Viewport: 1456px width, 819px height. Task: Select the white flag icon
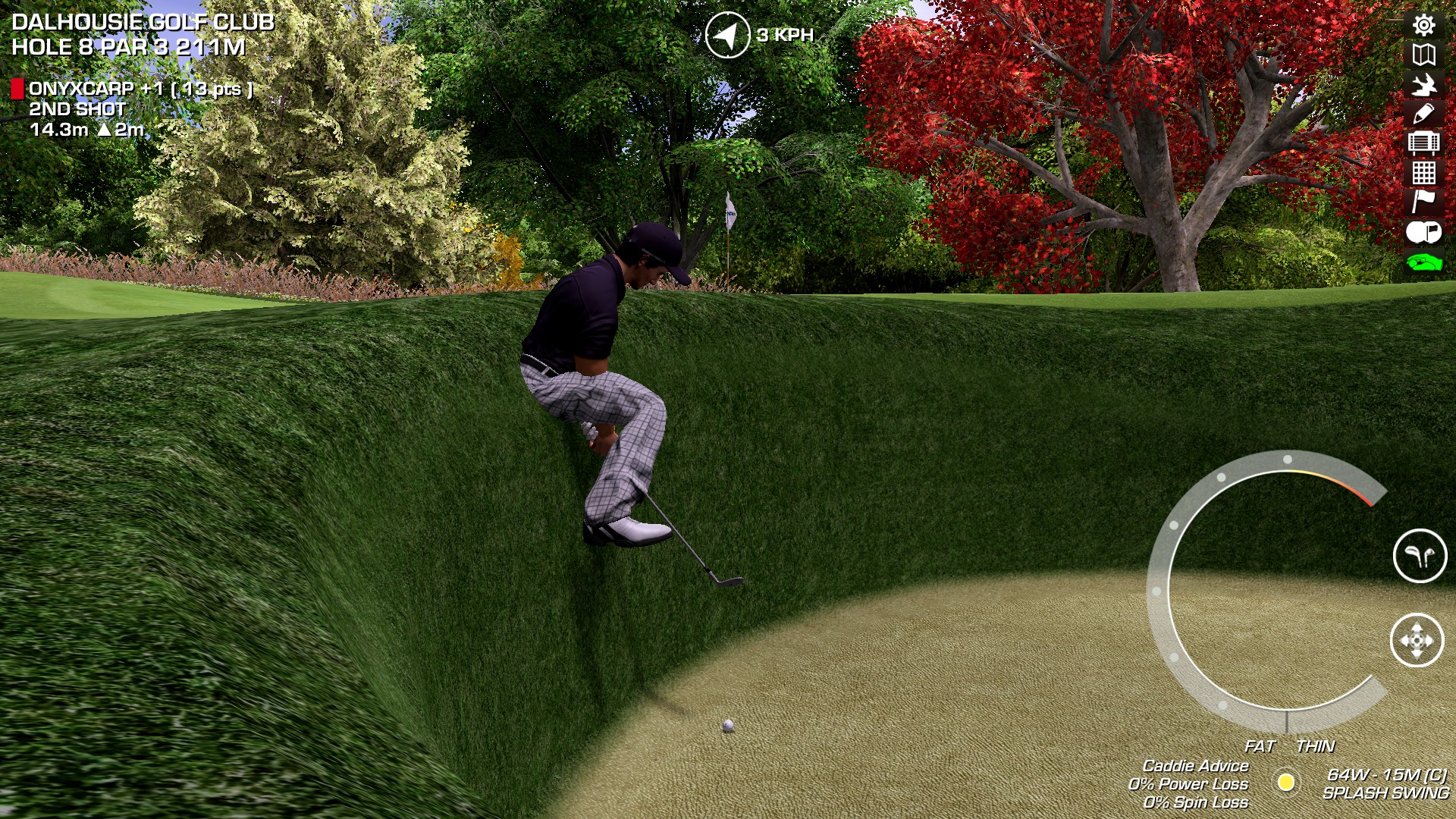1423,202
